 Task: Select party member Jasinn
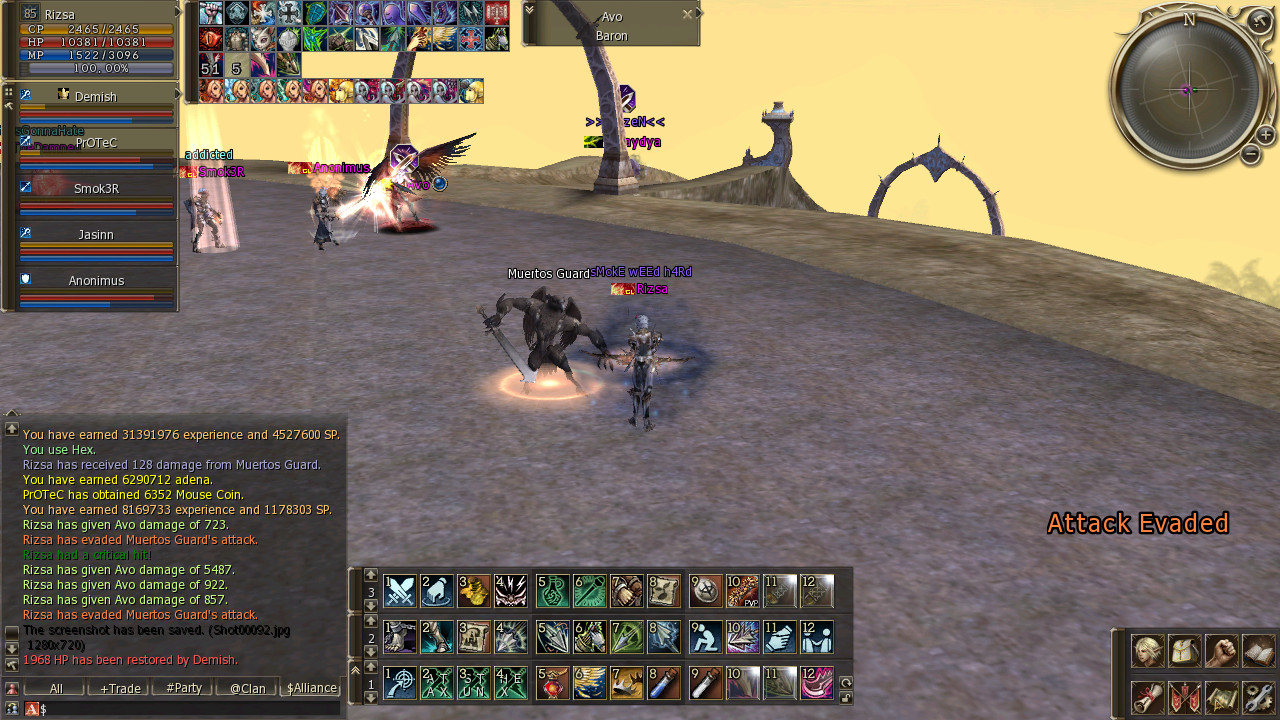point(96,235)
